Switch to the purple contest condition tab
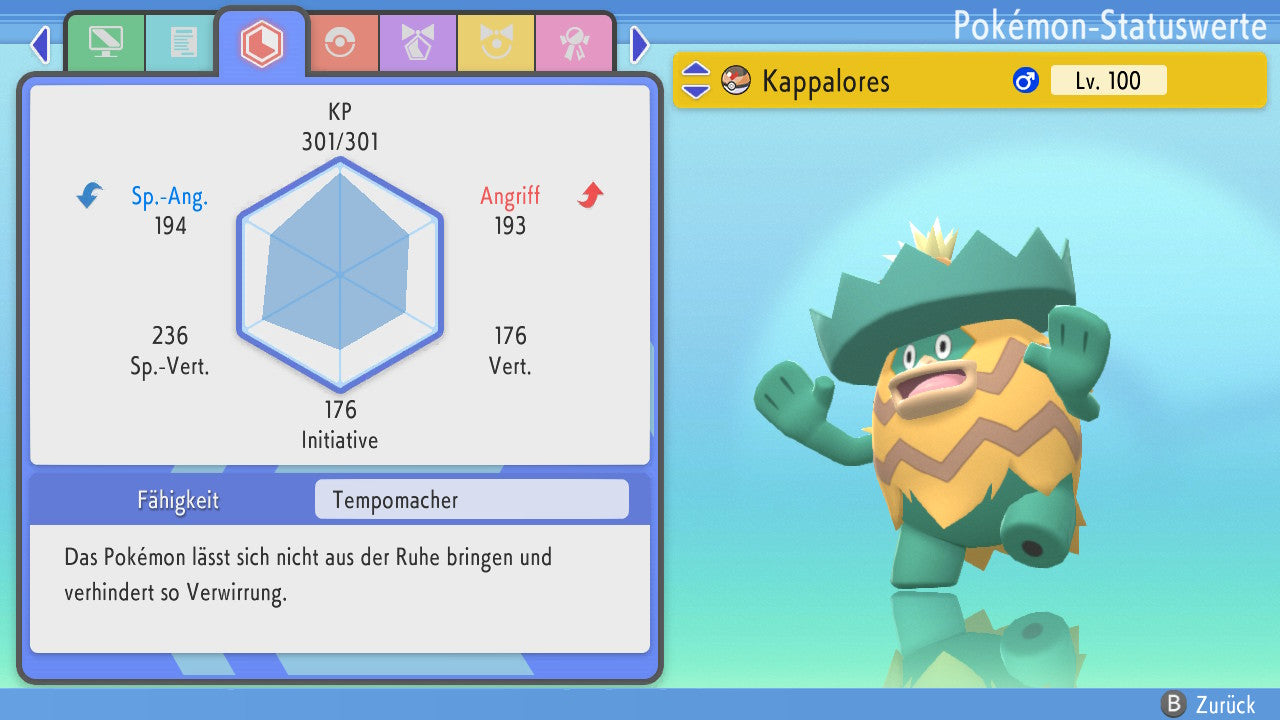This screenshot has width=1280, height=720. click(418, 42)
